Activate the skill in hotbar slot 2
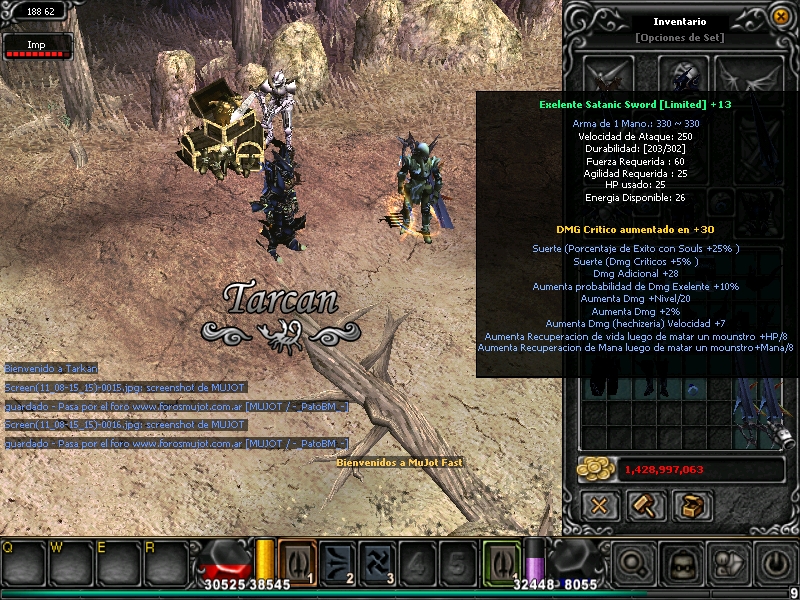This screenshot has width=800, height=600. coord(337,560)
